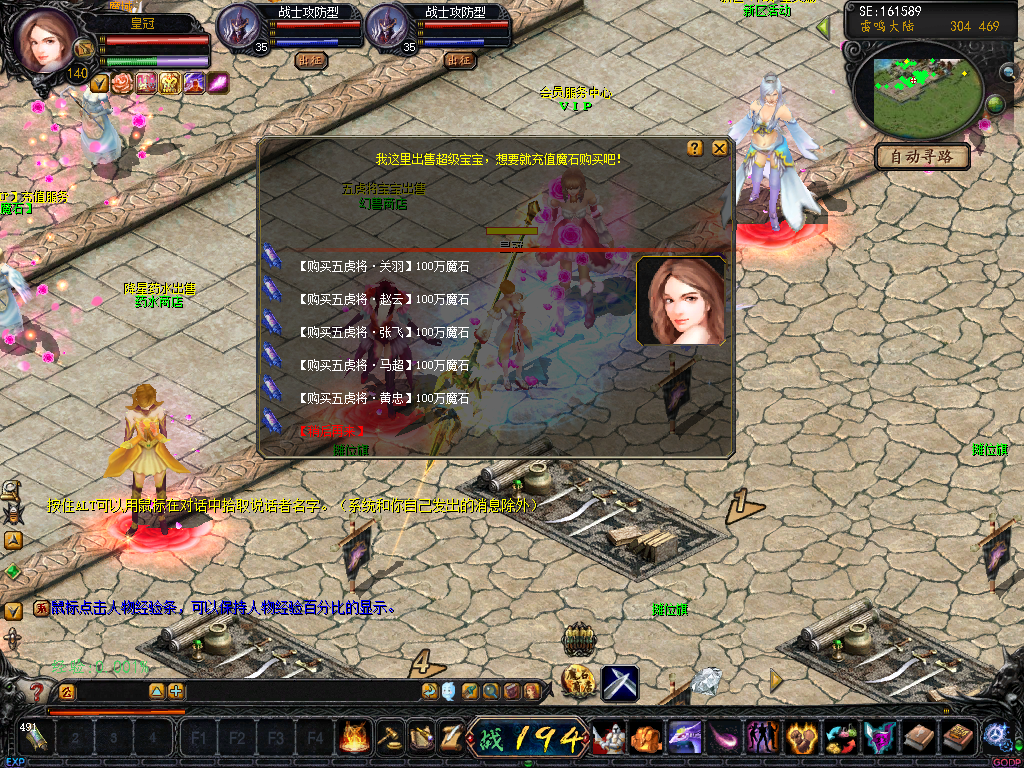
Task: Close the pet shop dialog
Action: click(x=720, y=148)
